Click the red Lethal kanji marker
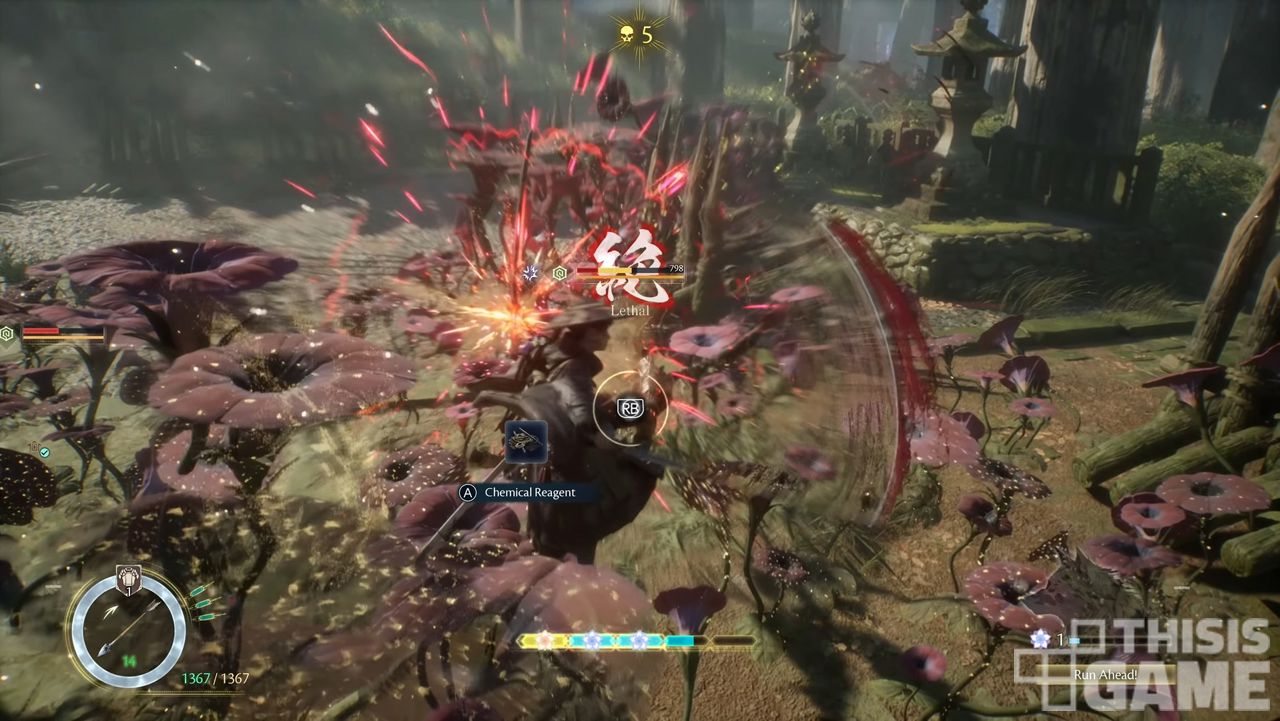Viewport: 1280px width, 721px height. coord(633,266)
